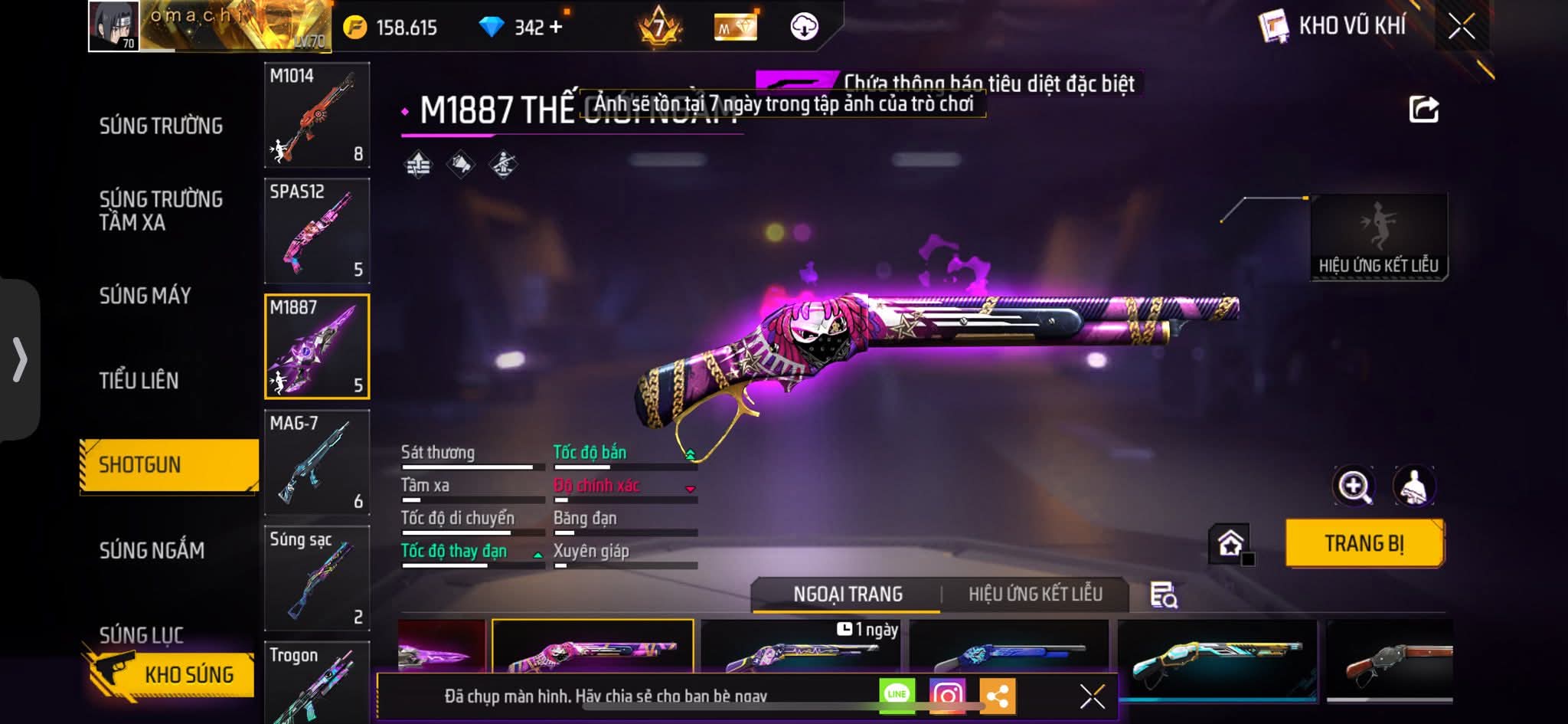The image size is (1568, 724).
Task: Open the SÚNG MÁY weapon category
Action: coord(145,295)
